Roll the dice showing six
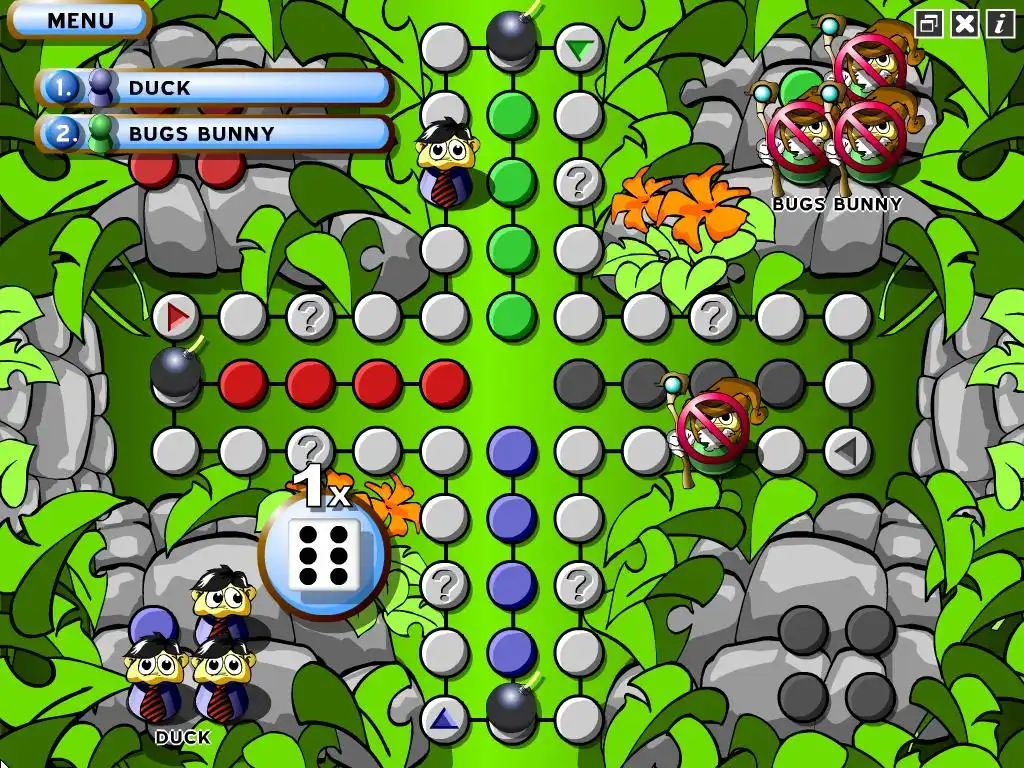The width and height of the screenshot is (1024, 768). tap(324, 552)
